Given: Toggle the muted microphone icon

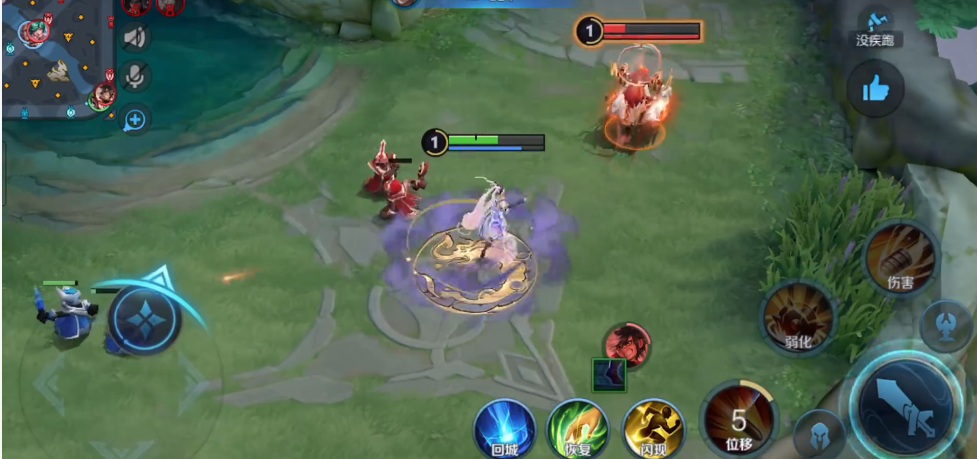Looking at the screenshot, I should (x=135, y=77).
